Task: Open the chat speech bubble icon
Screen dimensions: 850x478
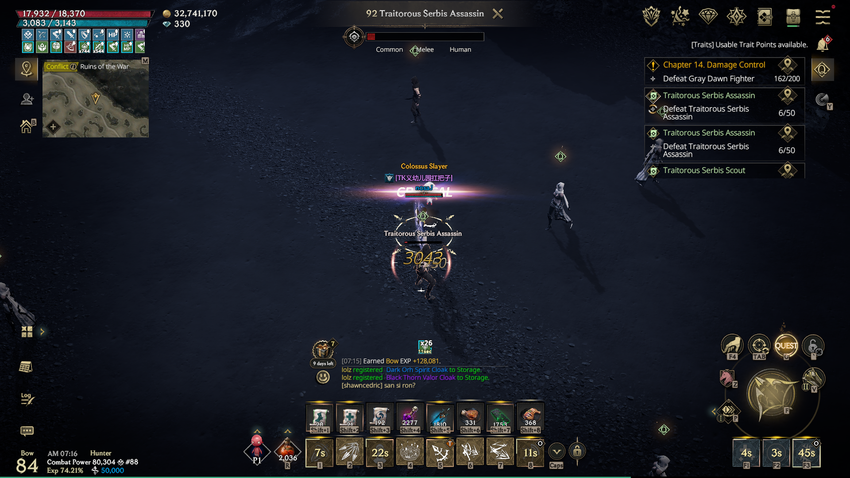Action: coord(27,431)
